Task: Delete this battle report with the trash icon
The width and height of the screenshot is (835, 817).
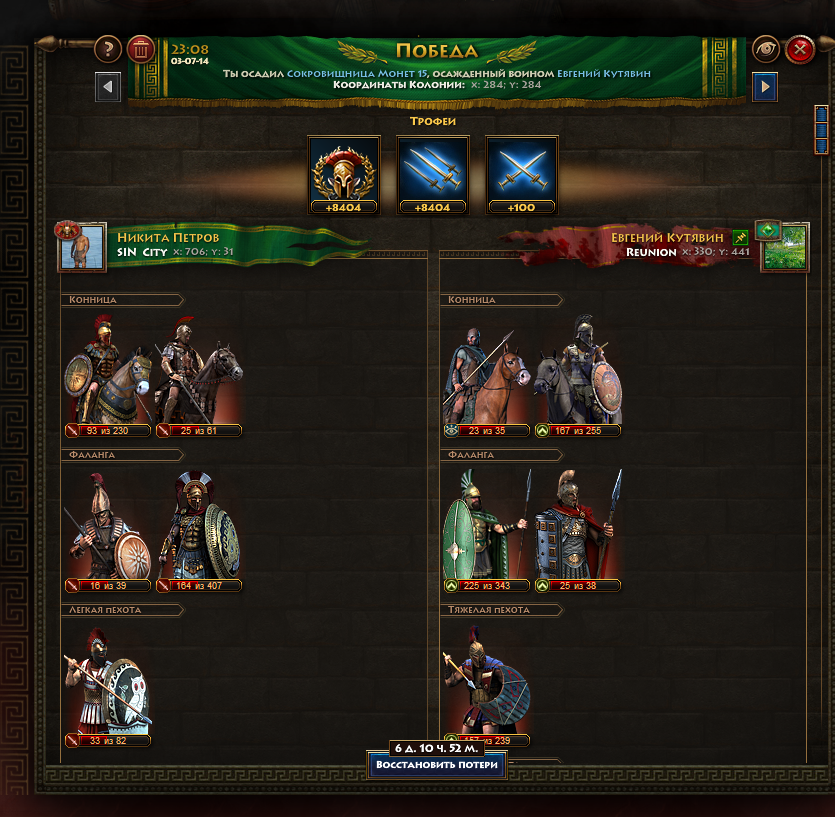Action: point(141,48)
